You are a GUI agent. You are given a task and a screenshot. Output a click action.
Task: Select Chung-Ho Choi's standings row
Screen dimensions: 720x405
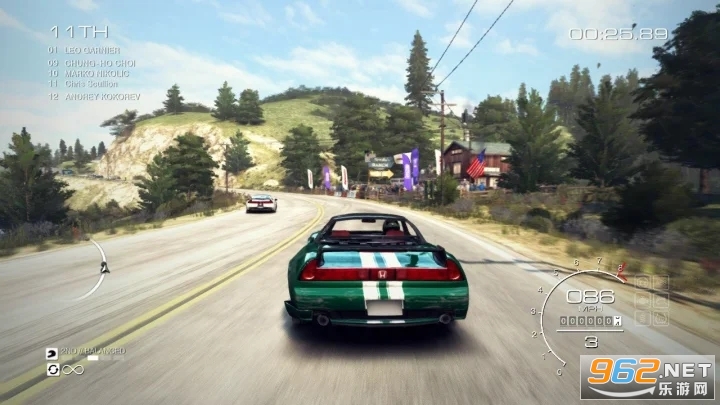(92, 61)
